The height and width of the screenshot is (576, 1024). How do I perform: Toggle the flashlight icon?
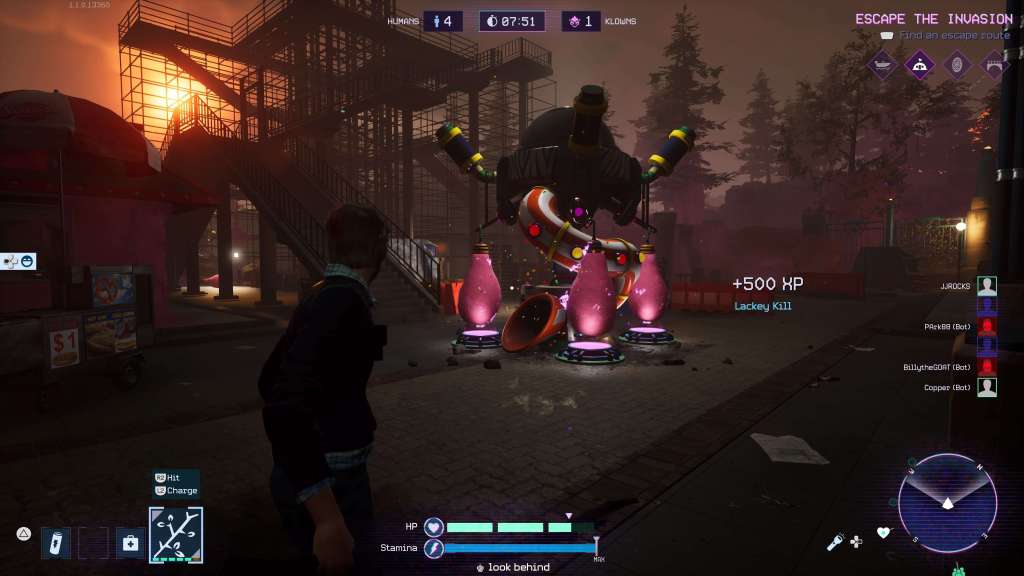(x=834, y=542)
